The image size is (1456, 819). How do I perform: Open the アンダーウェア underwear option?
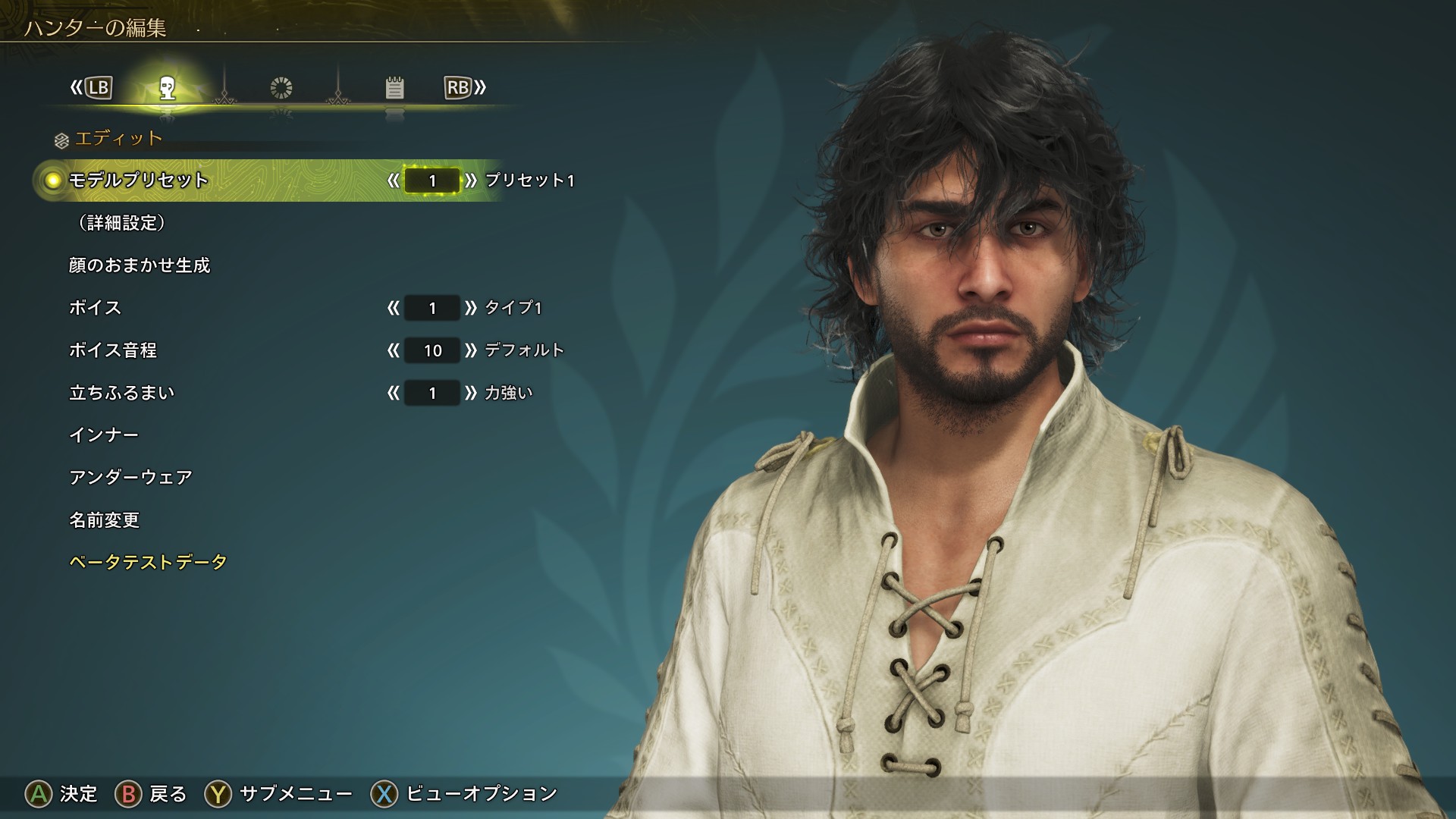130,478
